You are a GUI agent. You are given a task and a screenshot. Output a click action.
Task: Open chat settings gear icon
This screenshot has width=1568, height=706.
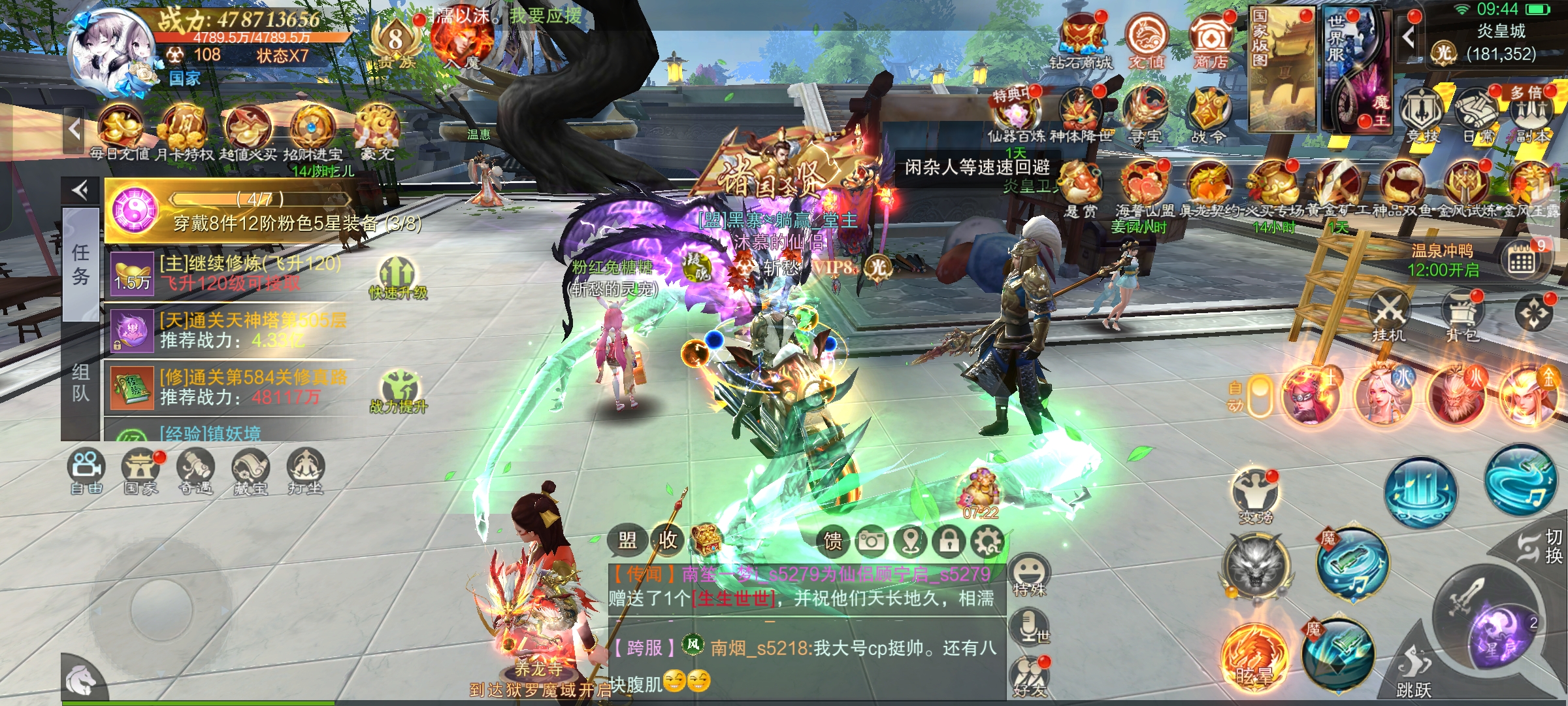pos(987,541)
